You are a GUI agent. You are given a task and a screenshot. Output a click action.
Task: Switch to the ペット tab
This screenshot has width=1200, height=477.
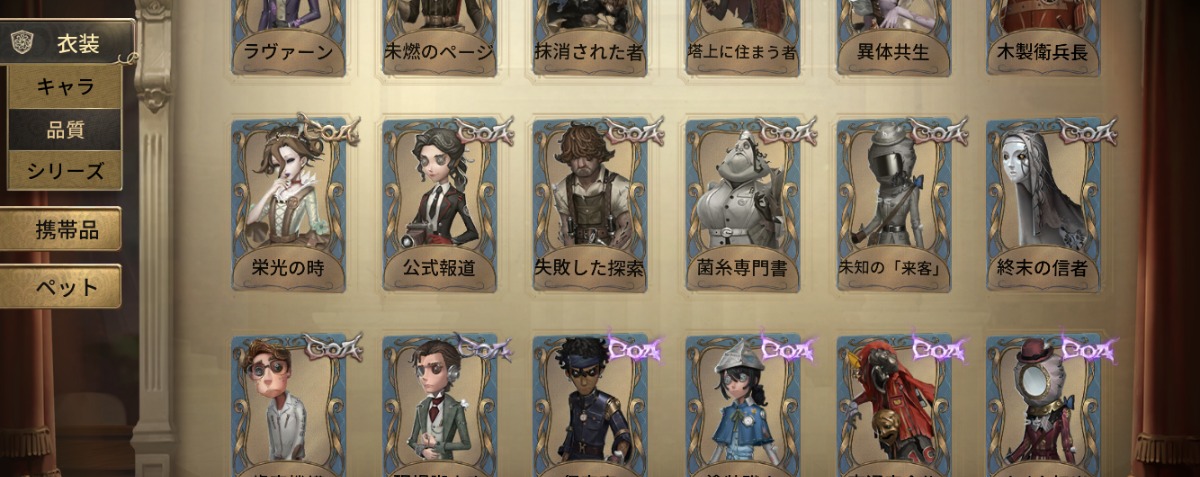pos(66,287)
